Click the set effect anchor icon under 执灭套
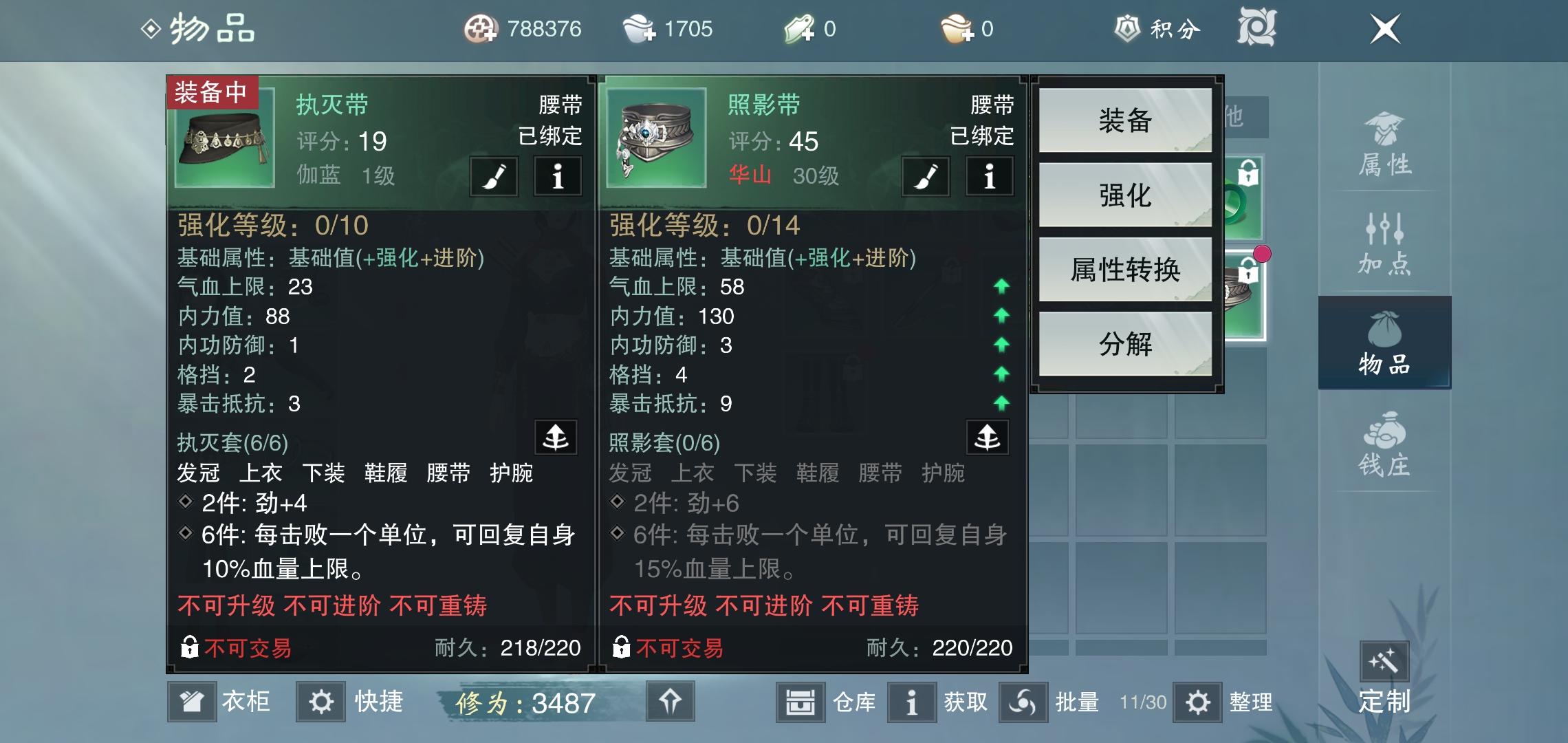This screenshot has width=1568, height=743. pos(557,438)
